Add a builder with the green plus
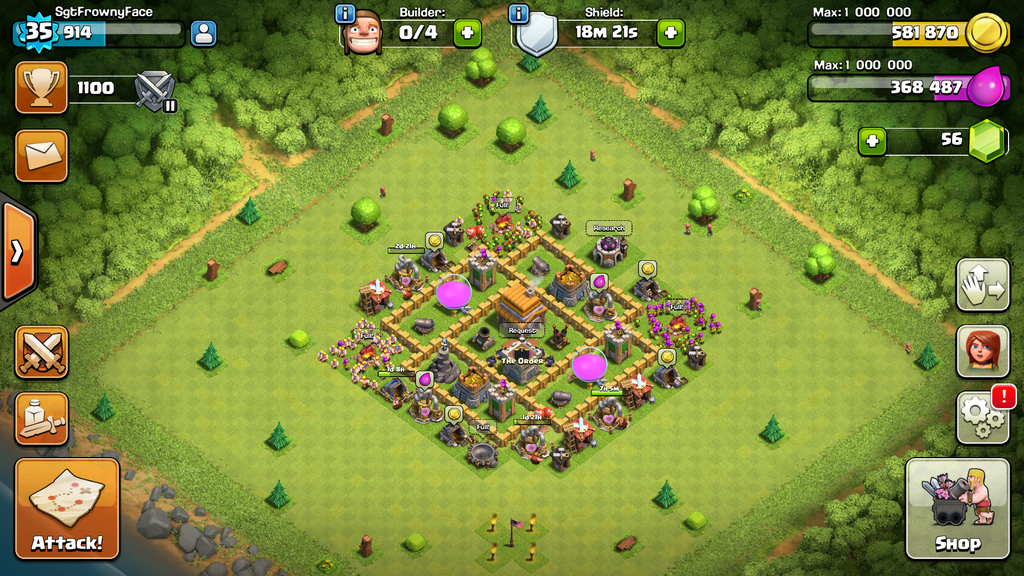1024x576 pixels. click(x=467, y=33)
